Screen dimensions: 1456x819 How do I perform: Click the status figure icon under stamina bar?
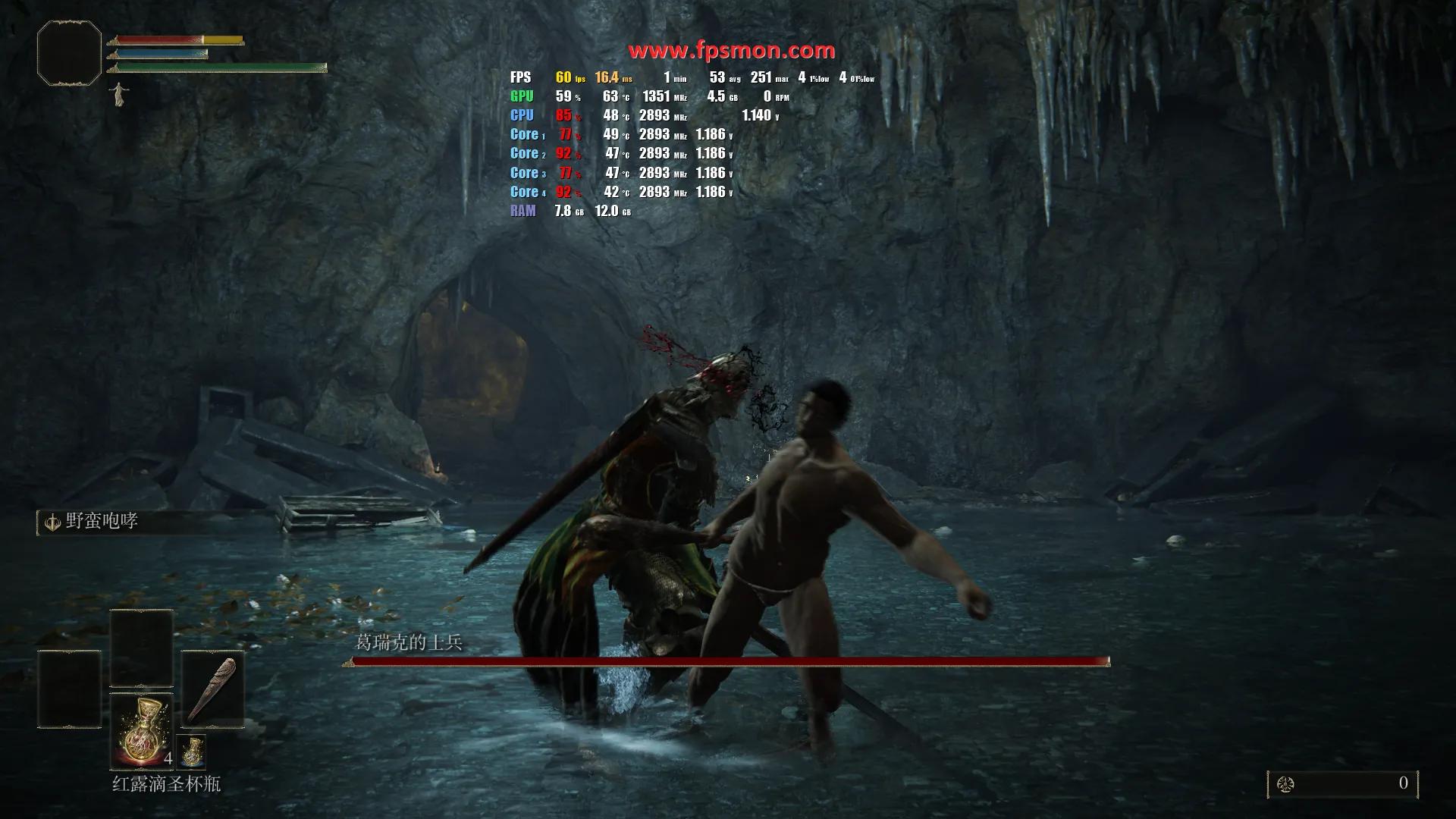[x=118, y=95]
